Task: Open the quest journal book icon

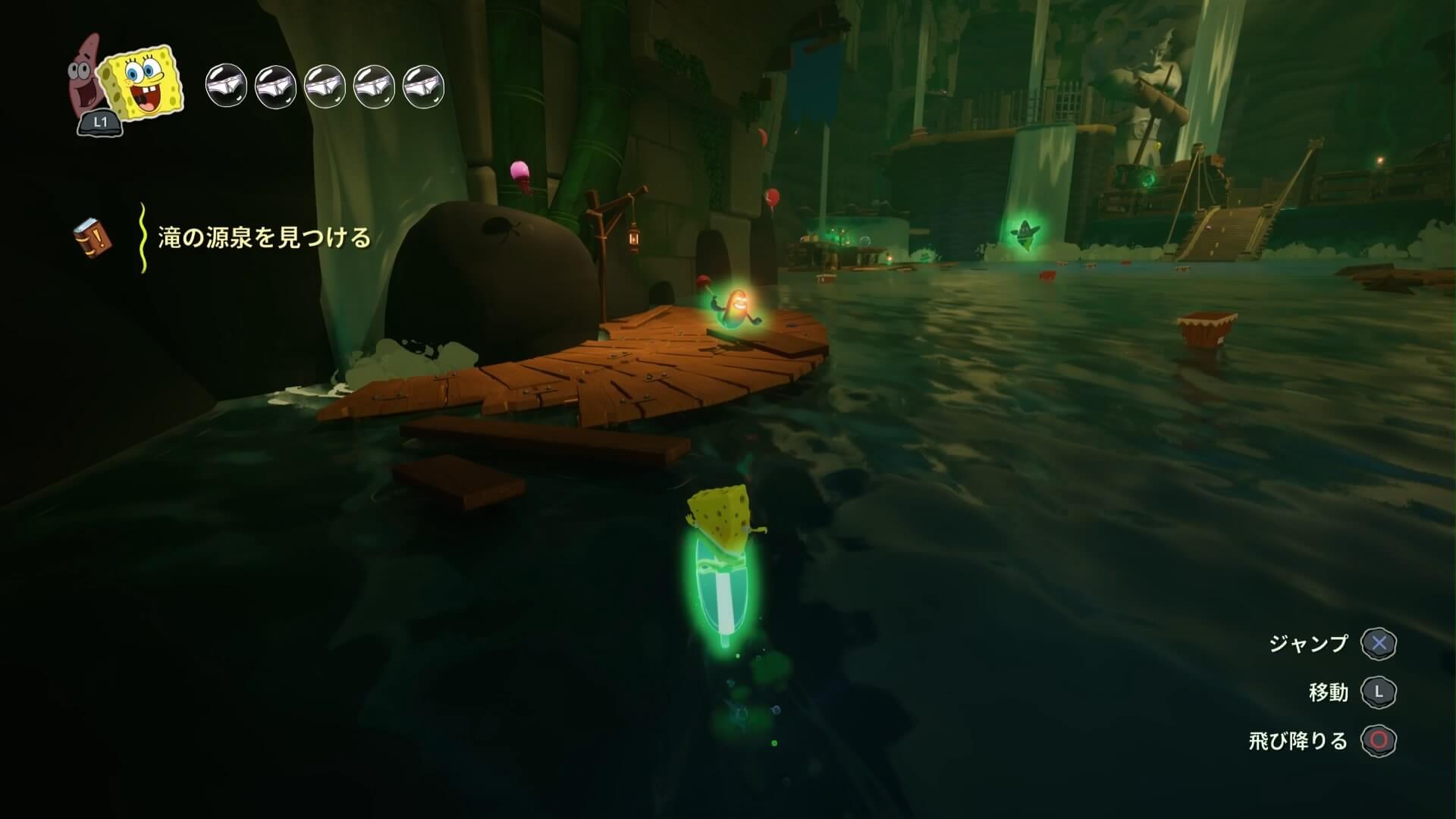Action: (93, 237)
